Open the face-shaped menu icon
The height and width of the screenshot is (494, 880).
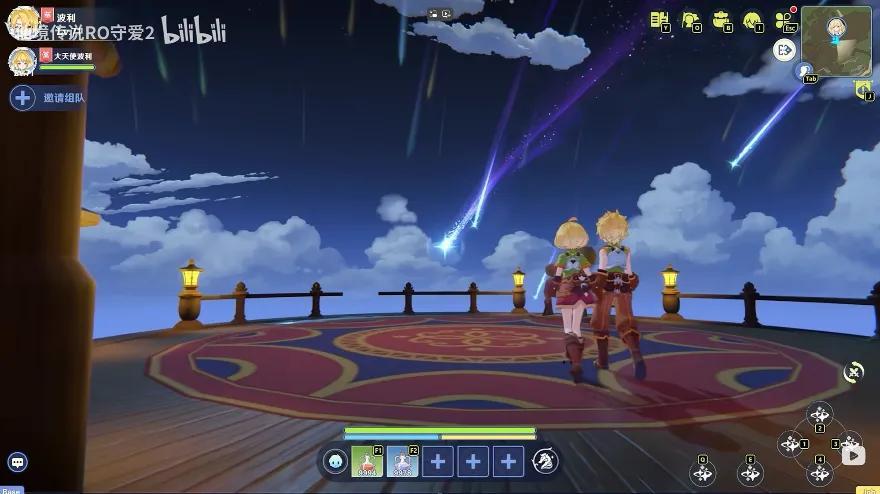751,20
